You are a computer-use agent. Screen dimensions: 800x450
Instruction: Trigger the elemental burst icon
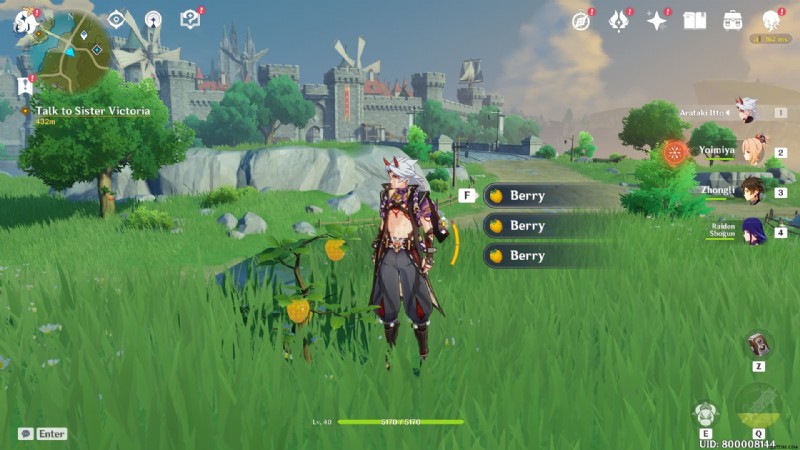click(759, 405)
